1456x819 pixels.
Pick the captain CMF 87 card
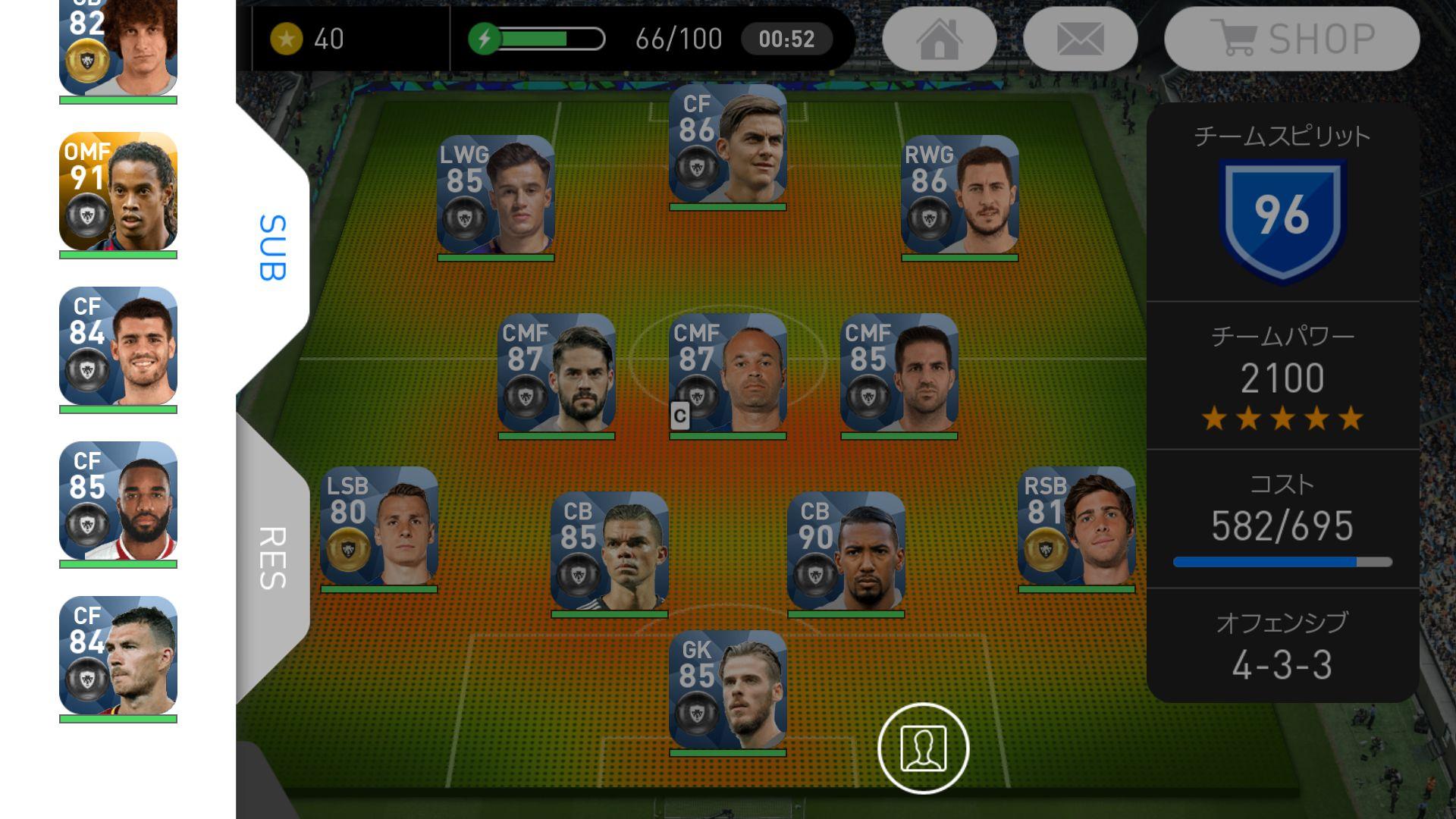728,373
